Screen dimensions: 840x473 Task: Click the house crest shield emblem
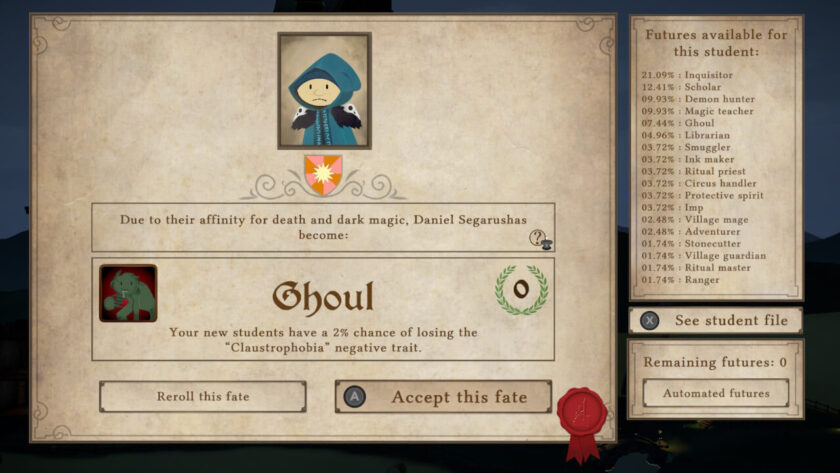click(x=323, y=173)
